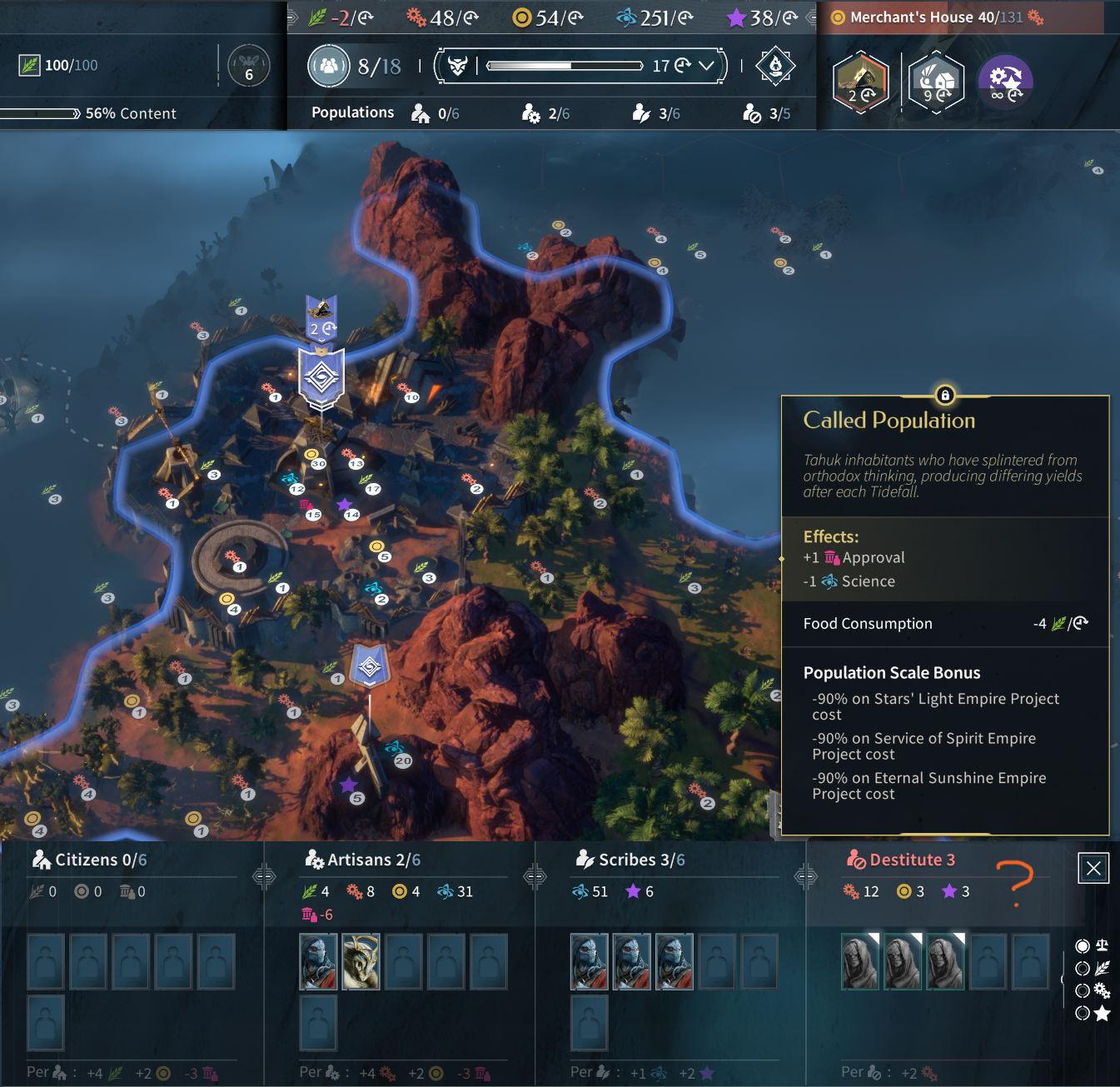Click the round badge showing 6 beside the food stock
1120x1087 pixels.
point(248,67)
